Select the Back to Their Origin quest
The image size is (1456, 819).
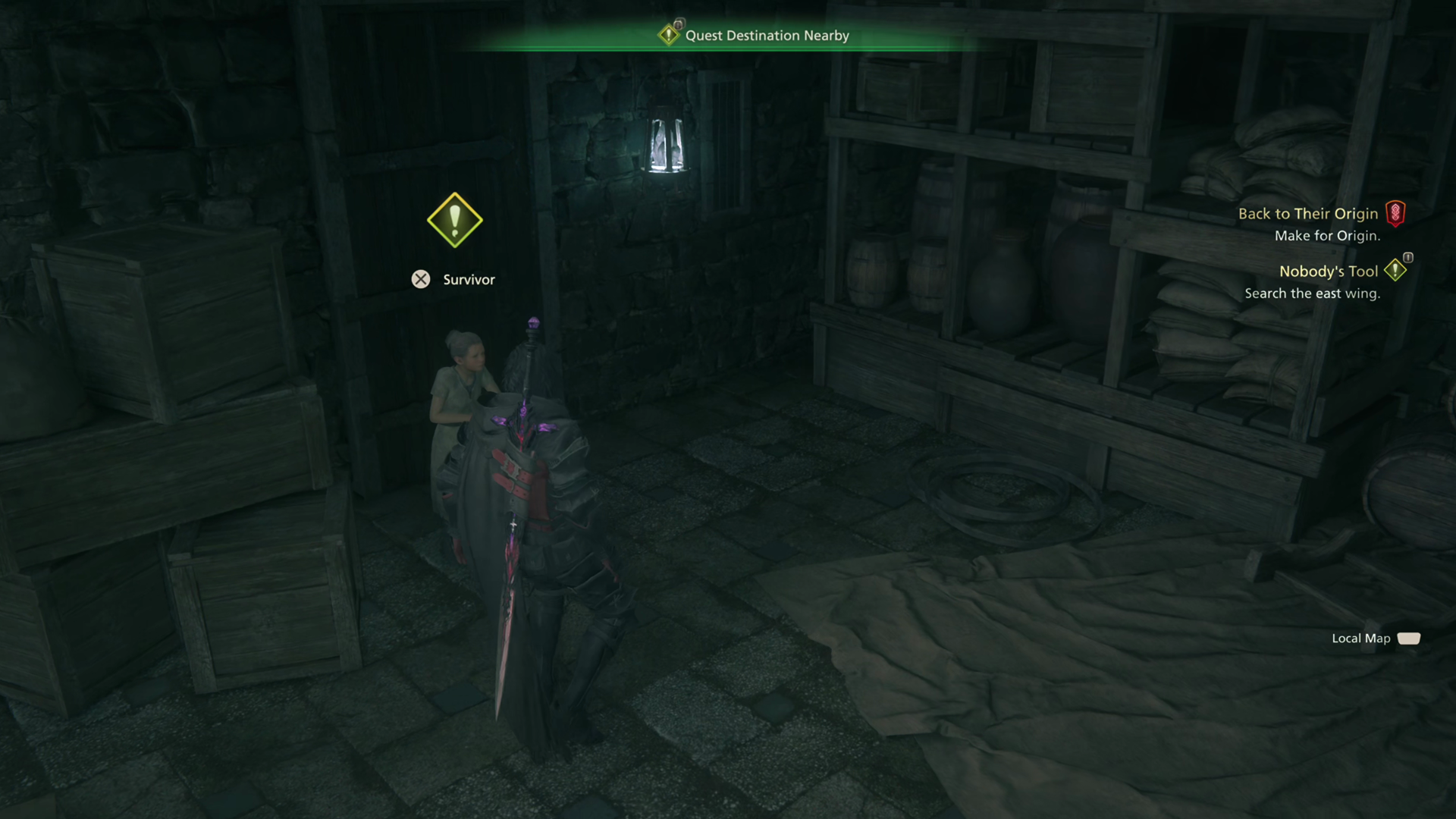(1307, 214)
